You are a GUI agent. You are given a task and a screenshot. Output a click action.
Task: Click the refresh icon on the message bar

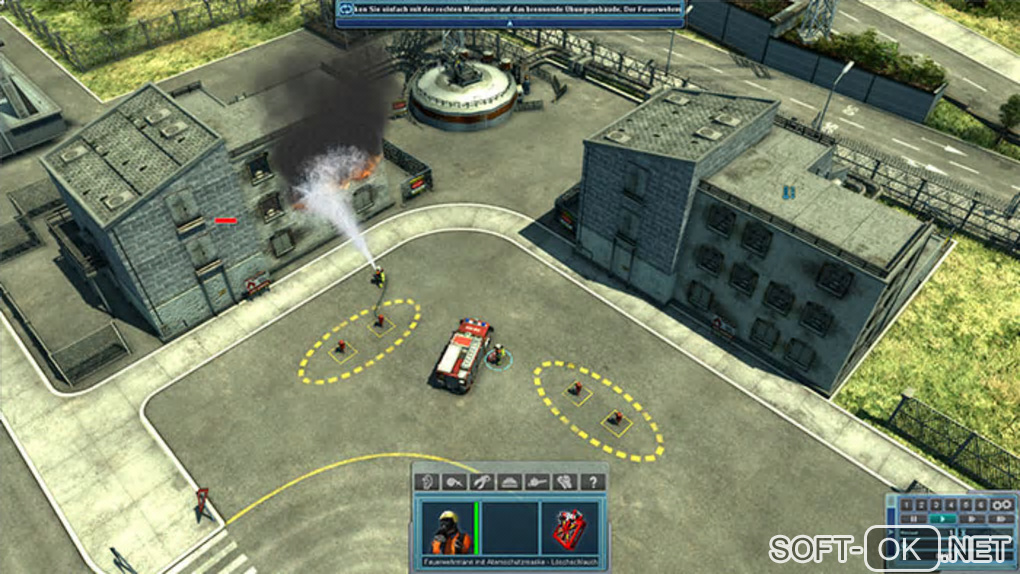coord(347,10)
